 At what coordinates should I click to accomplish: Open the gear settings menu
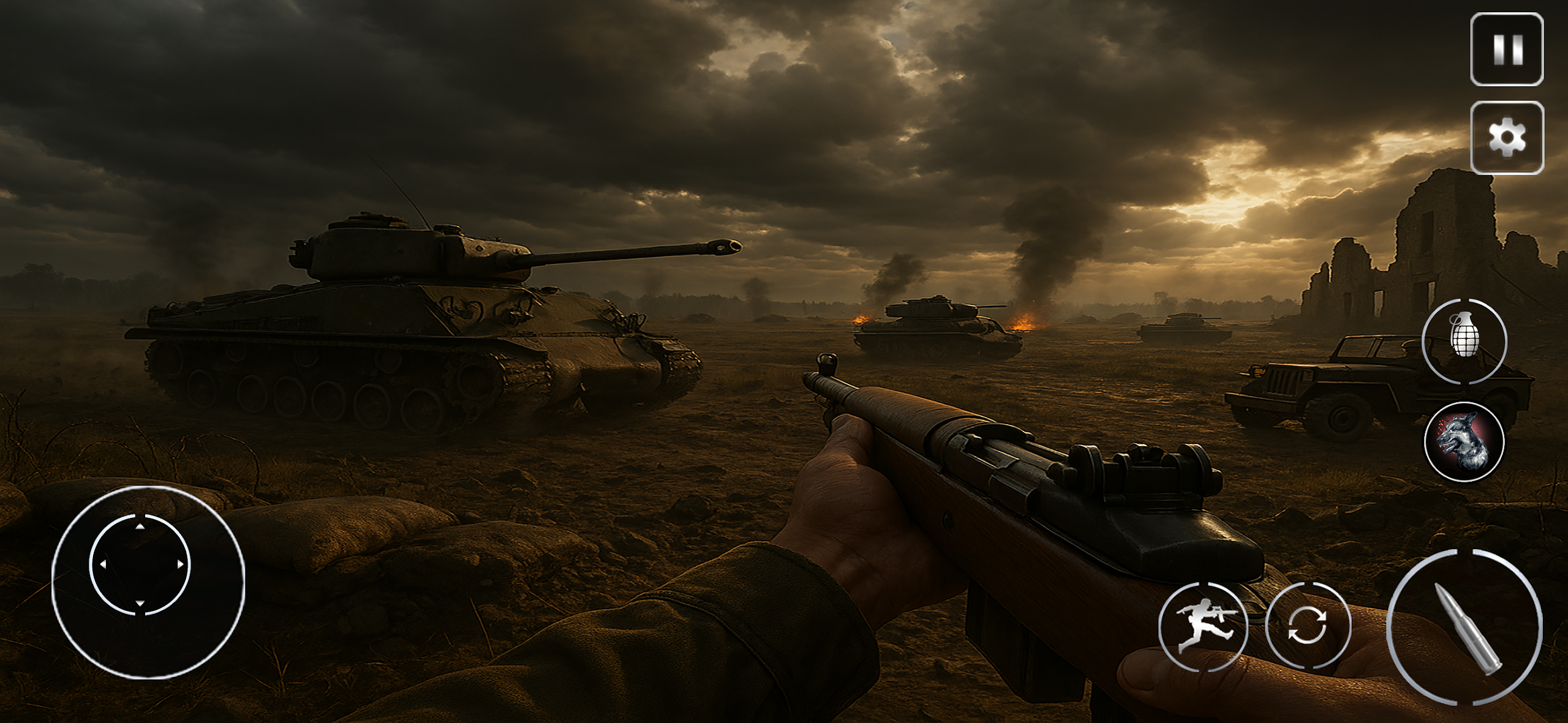[x=1507, y=138]
